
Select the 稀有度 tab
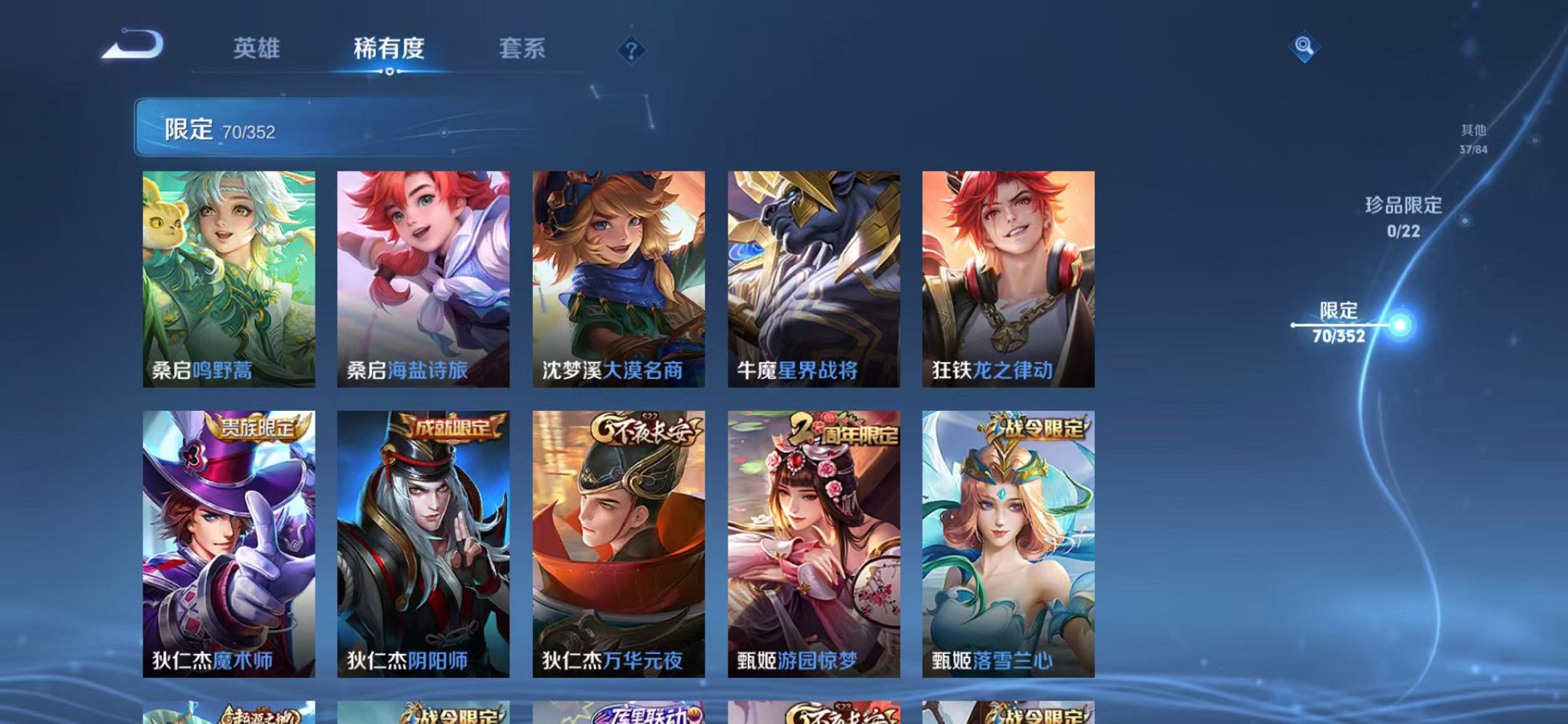point(389,47)
